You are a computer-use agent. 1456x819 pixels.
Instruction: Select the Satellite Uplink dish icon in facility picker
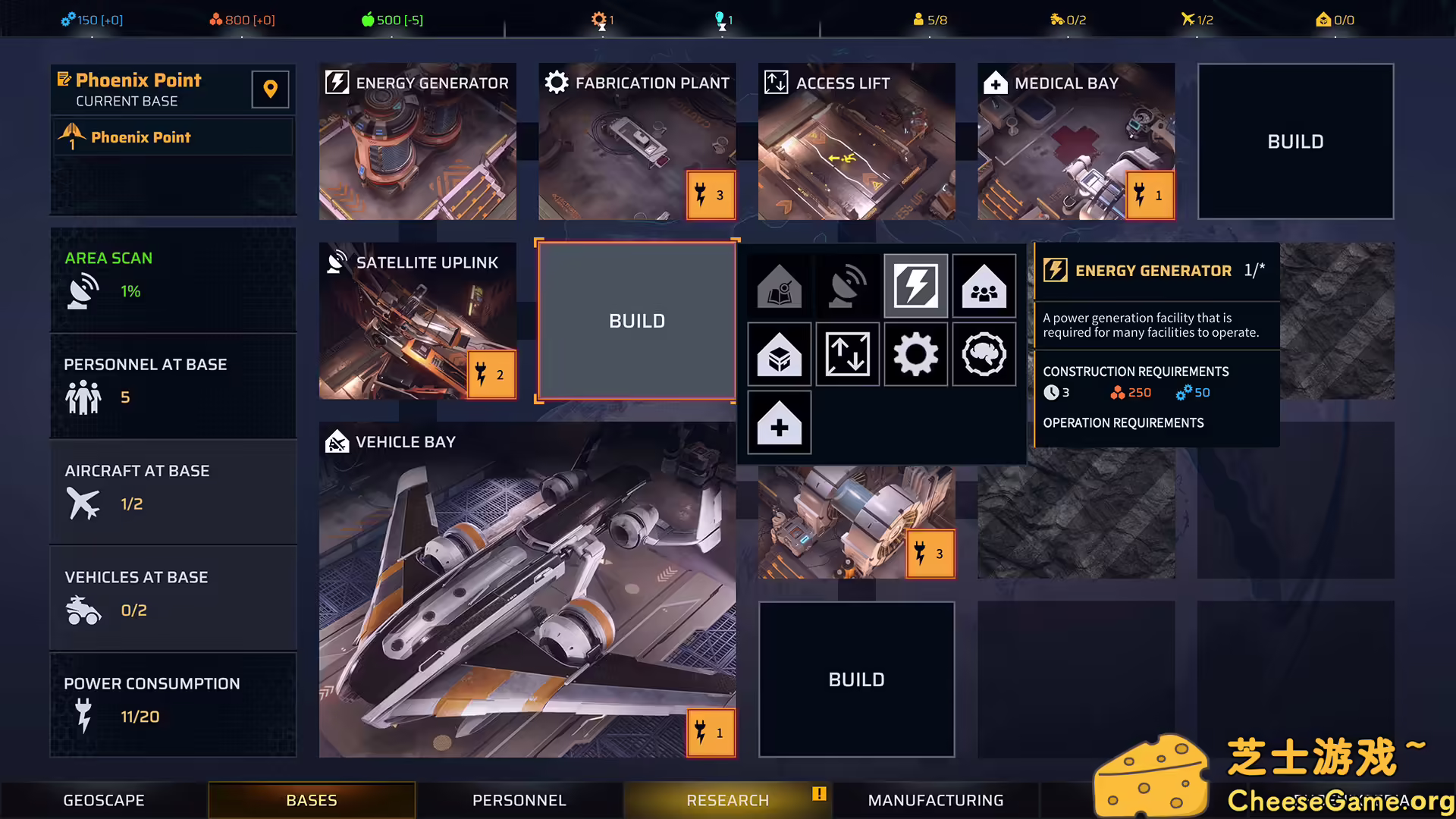coord(847,286)
